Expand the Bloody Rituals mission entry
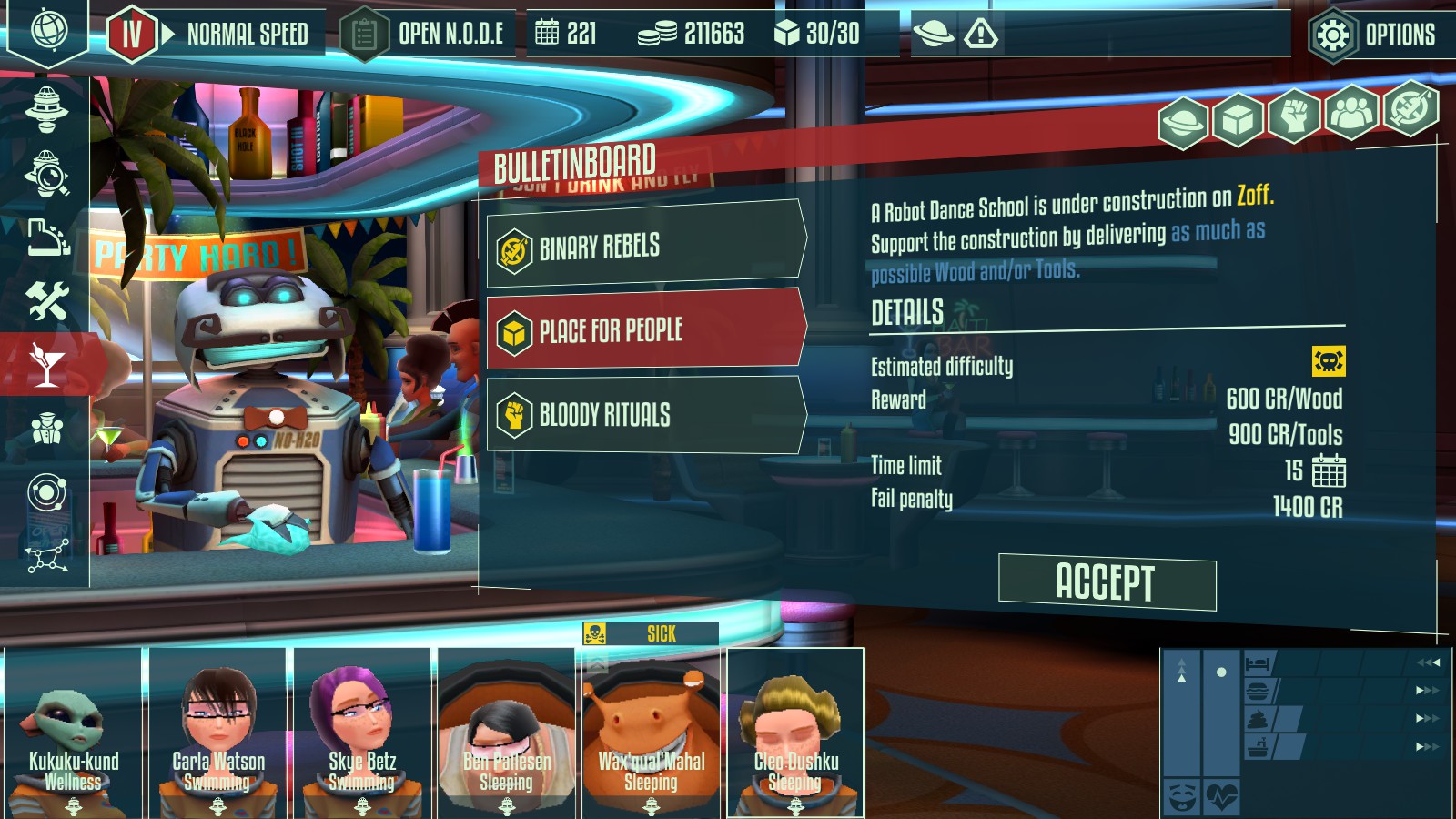Image resolution: width=1456 pixels, height=819 pixels. [x=637, y=414]
